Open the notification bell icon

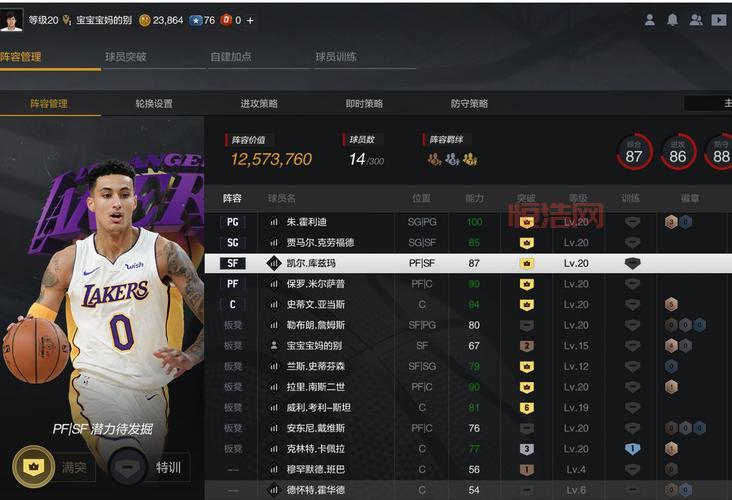pyautogui.click(x=673, y=20)
